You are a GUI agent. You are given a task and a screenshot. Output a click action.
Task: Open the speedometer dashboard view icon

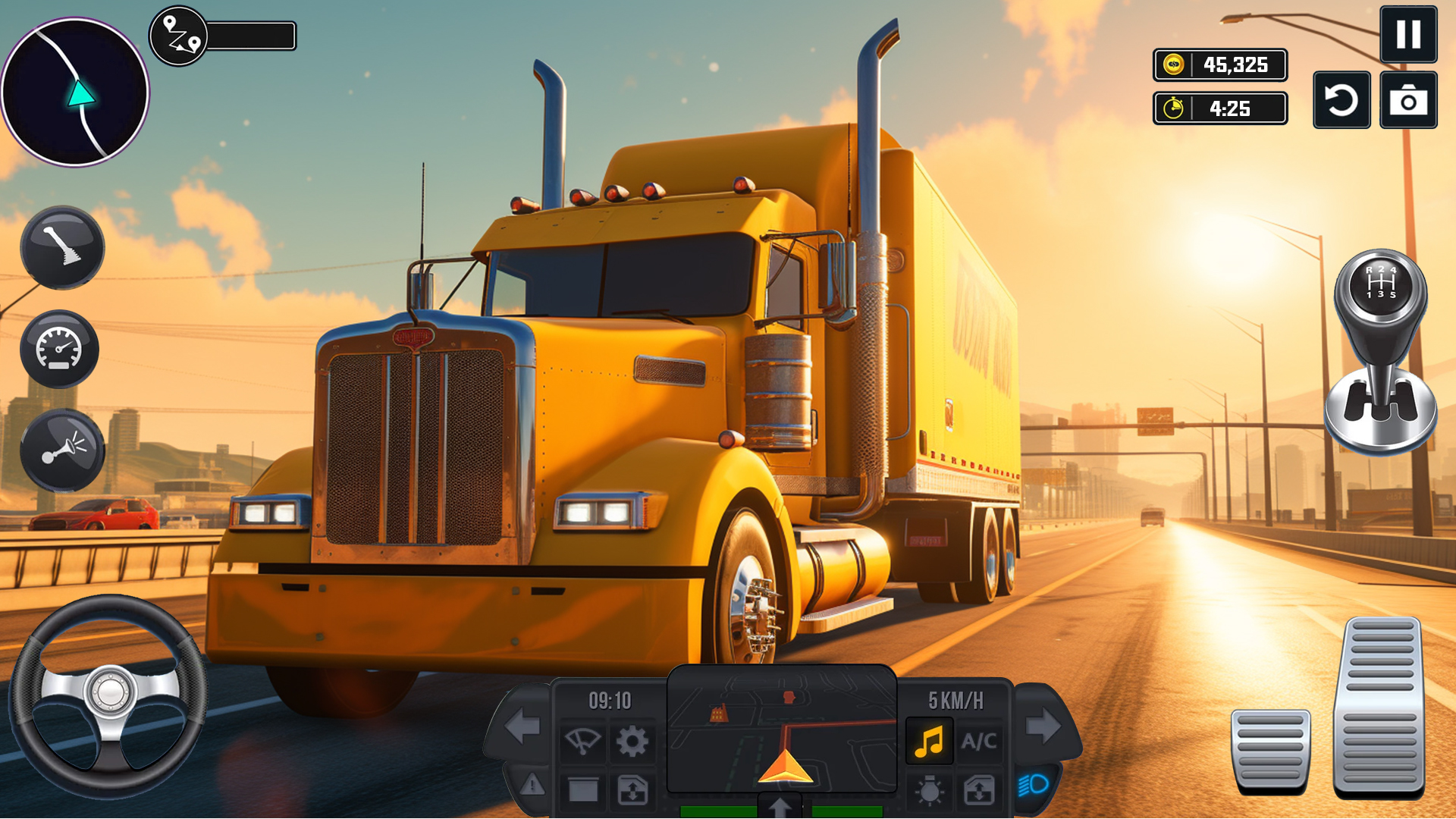click(x=59, y=349)
